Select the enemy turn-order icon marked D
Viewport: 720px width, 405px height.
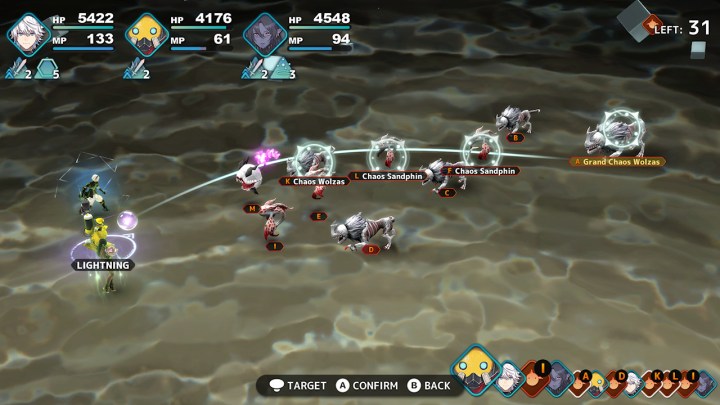tap(622, 377)
